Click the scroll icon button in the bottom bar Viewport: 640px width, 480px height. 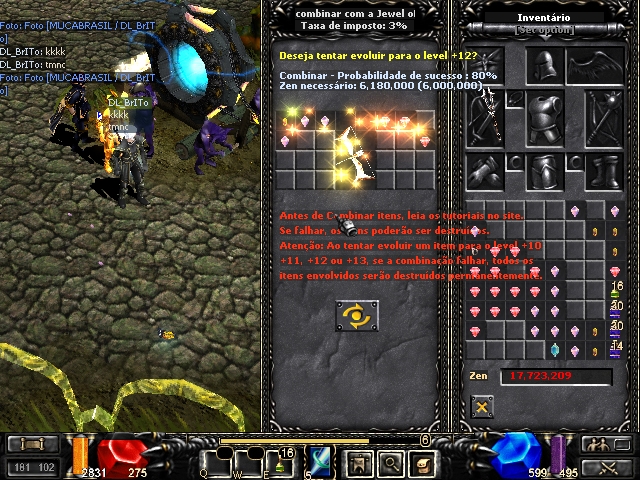(424, 461)
